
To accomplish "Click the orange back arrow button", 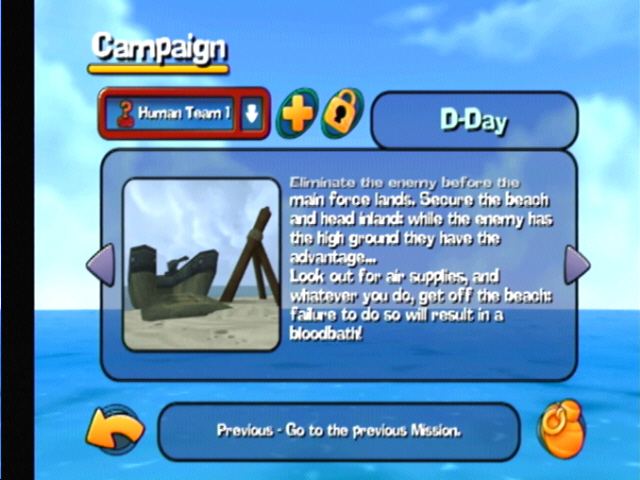I will point(113,431).
